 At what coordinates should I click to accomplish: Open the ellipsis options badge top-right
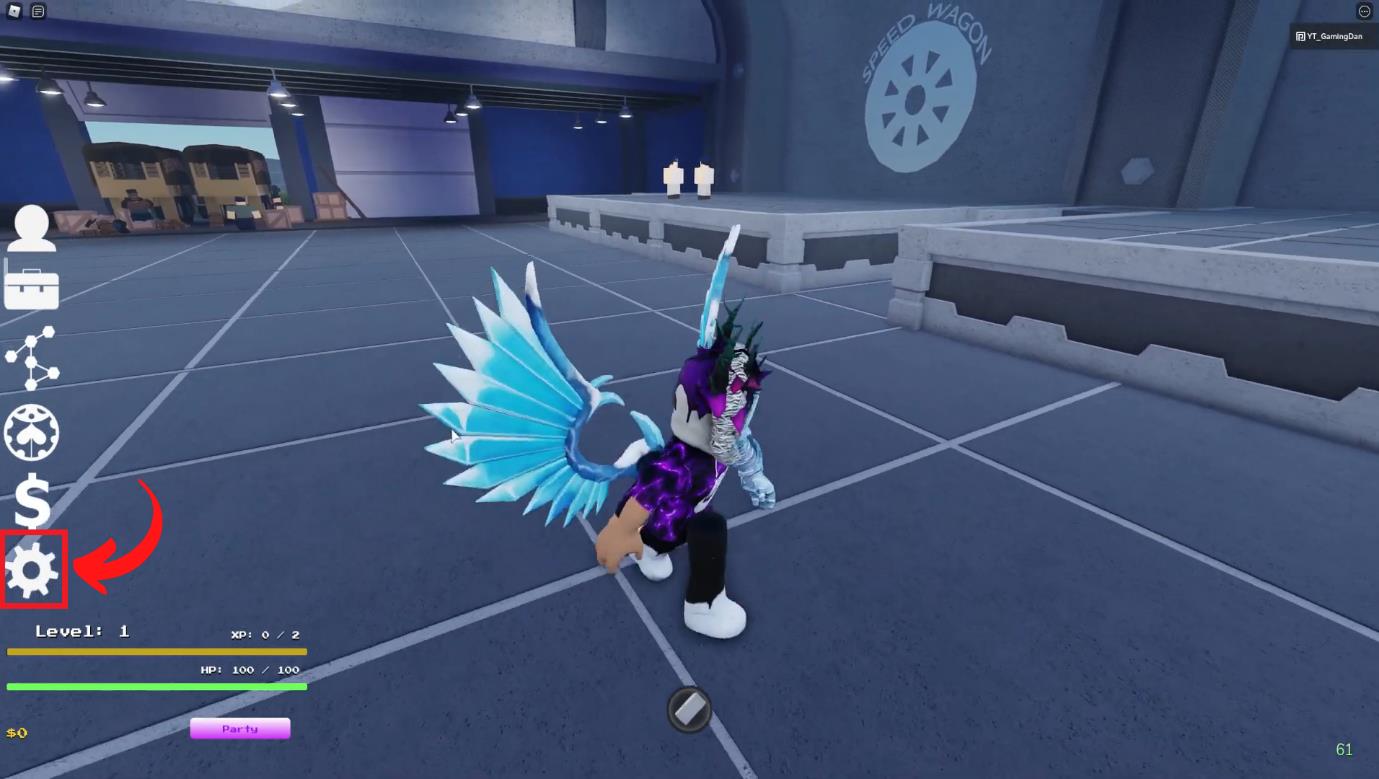point(1363,11)
